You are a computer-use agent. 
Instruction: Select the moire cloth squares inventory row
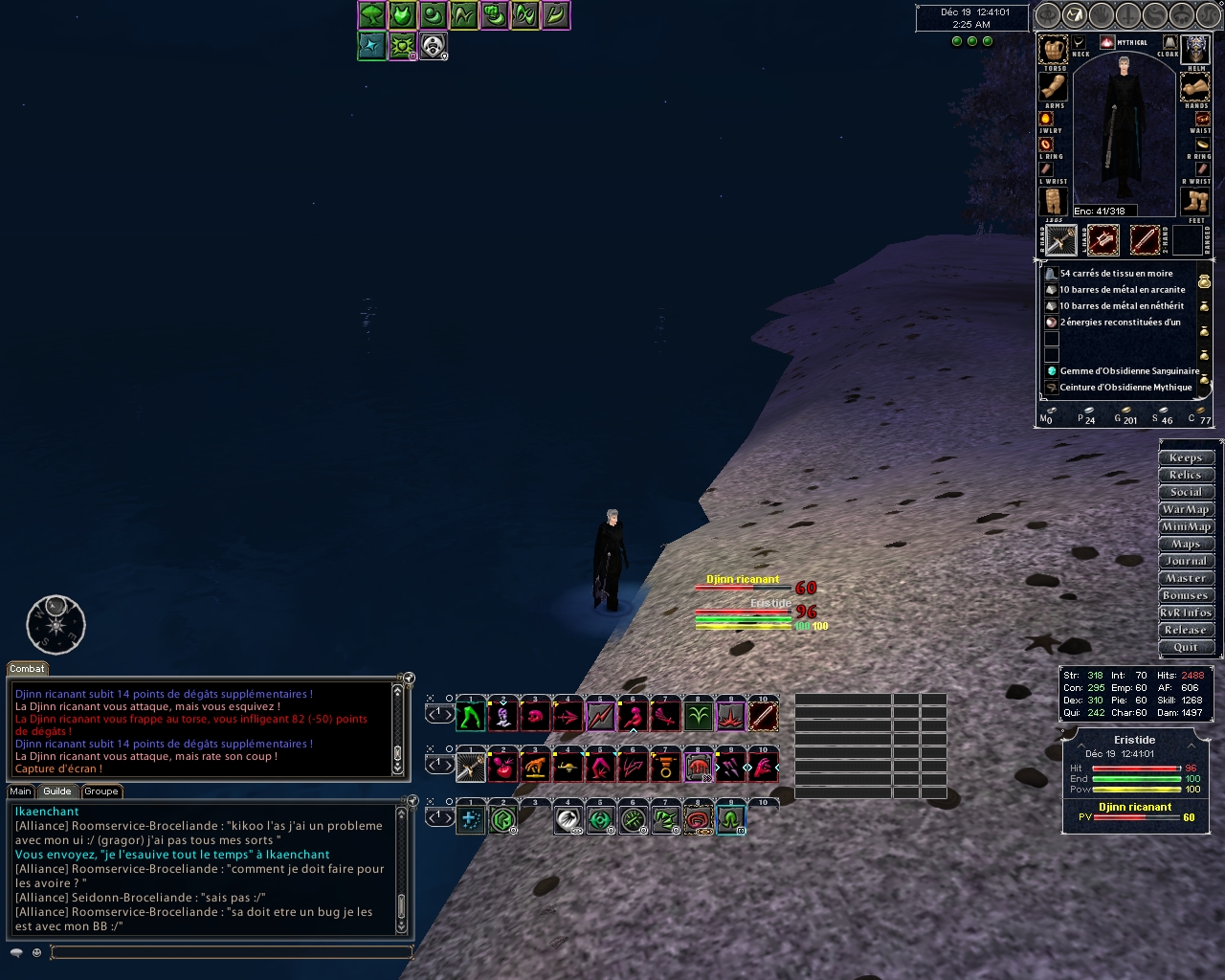coord(1116,274)
